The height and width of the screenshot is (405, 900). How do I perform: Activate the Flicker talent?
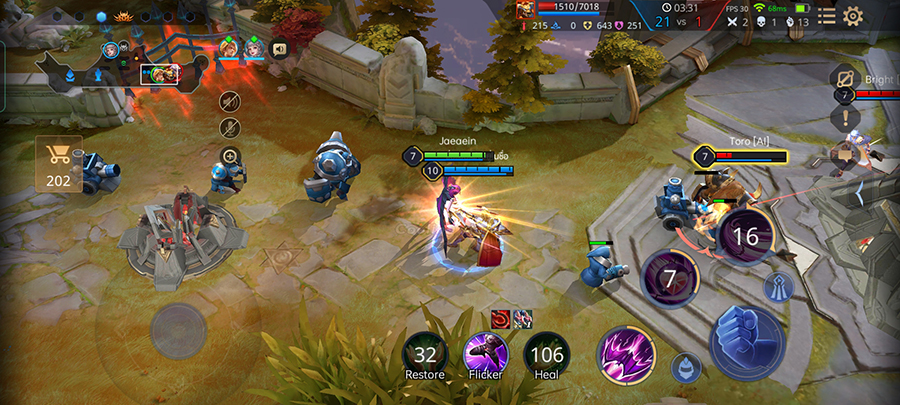click(x=485, y=354)
